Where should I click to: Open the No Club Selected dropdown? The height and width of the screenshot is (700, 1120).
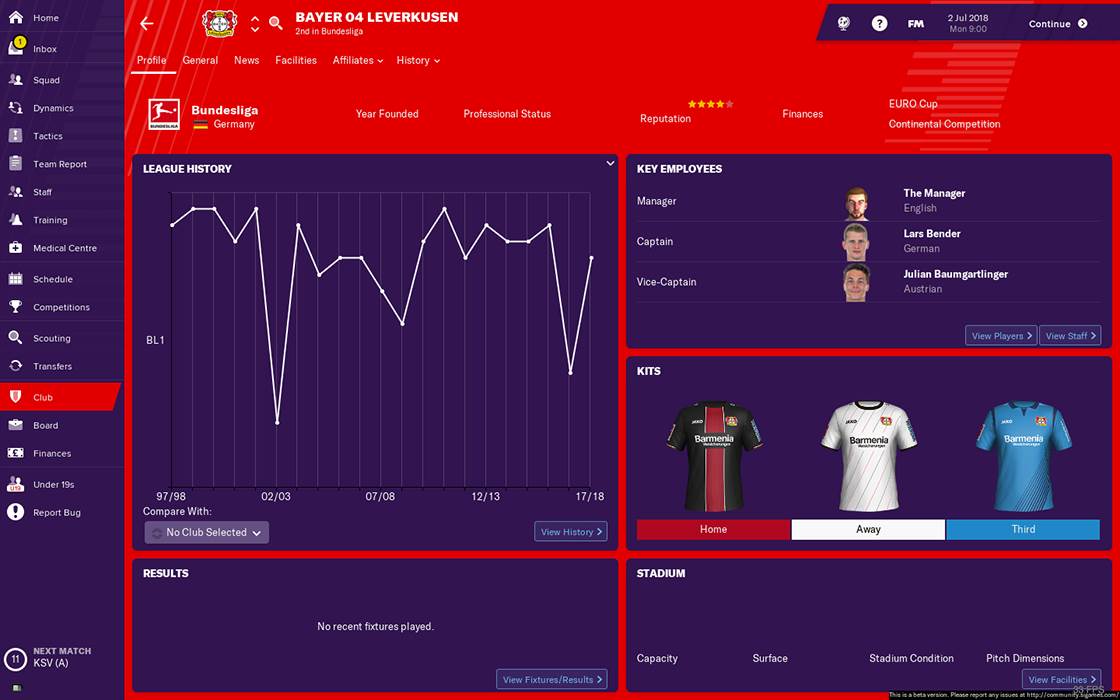pyautogui.click(x=207, y=532)
